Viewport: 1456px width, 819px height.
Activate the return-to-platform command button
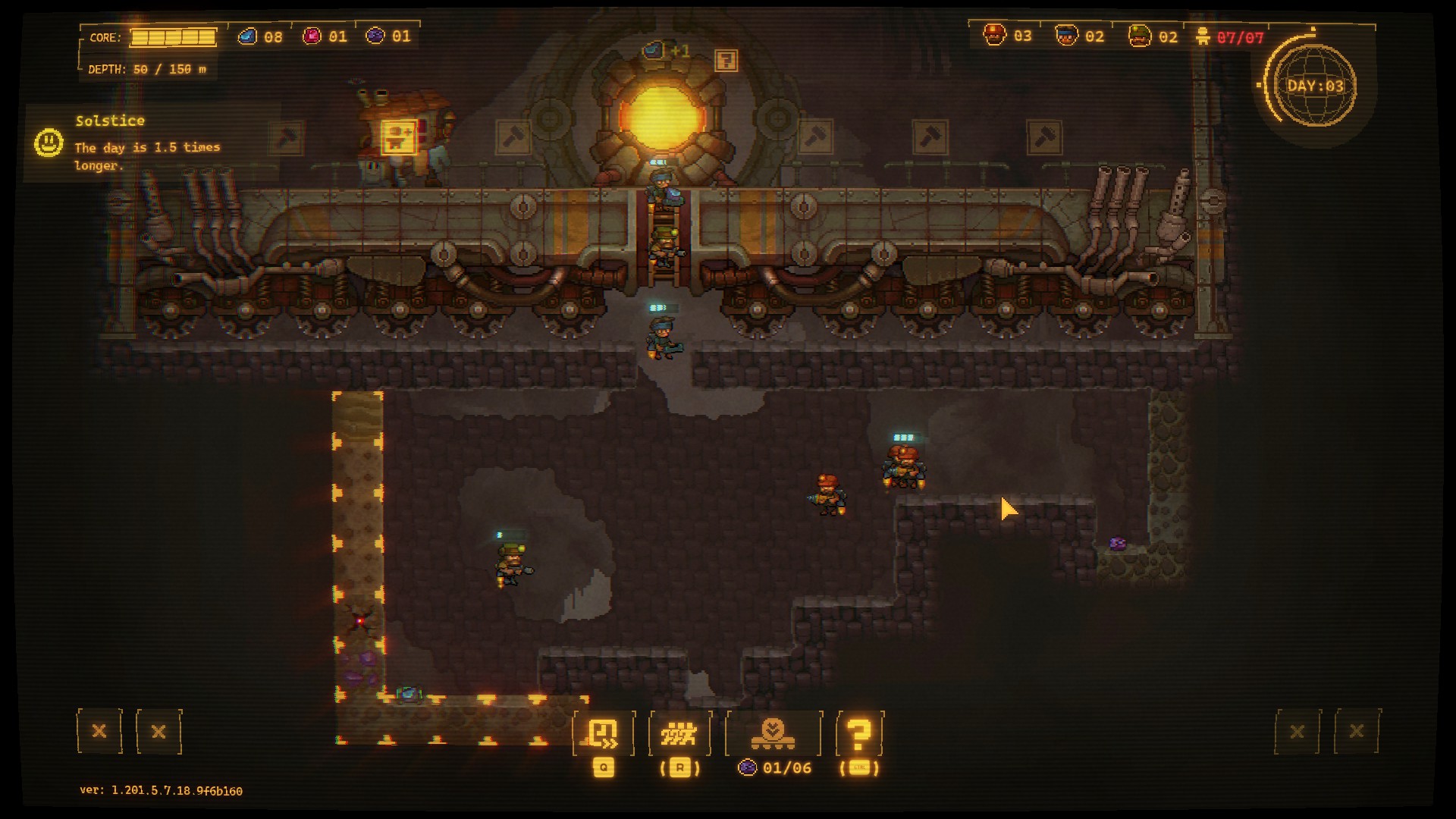coord(604,733)
